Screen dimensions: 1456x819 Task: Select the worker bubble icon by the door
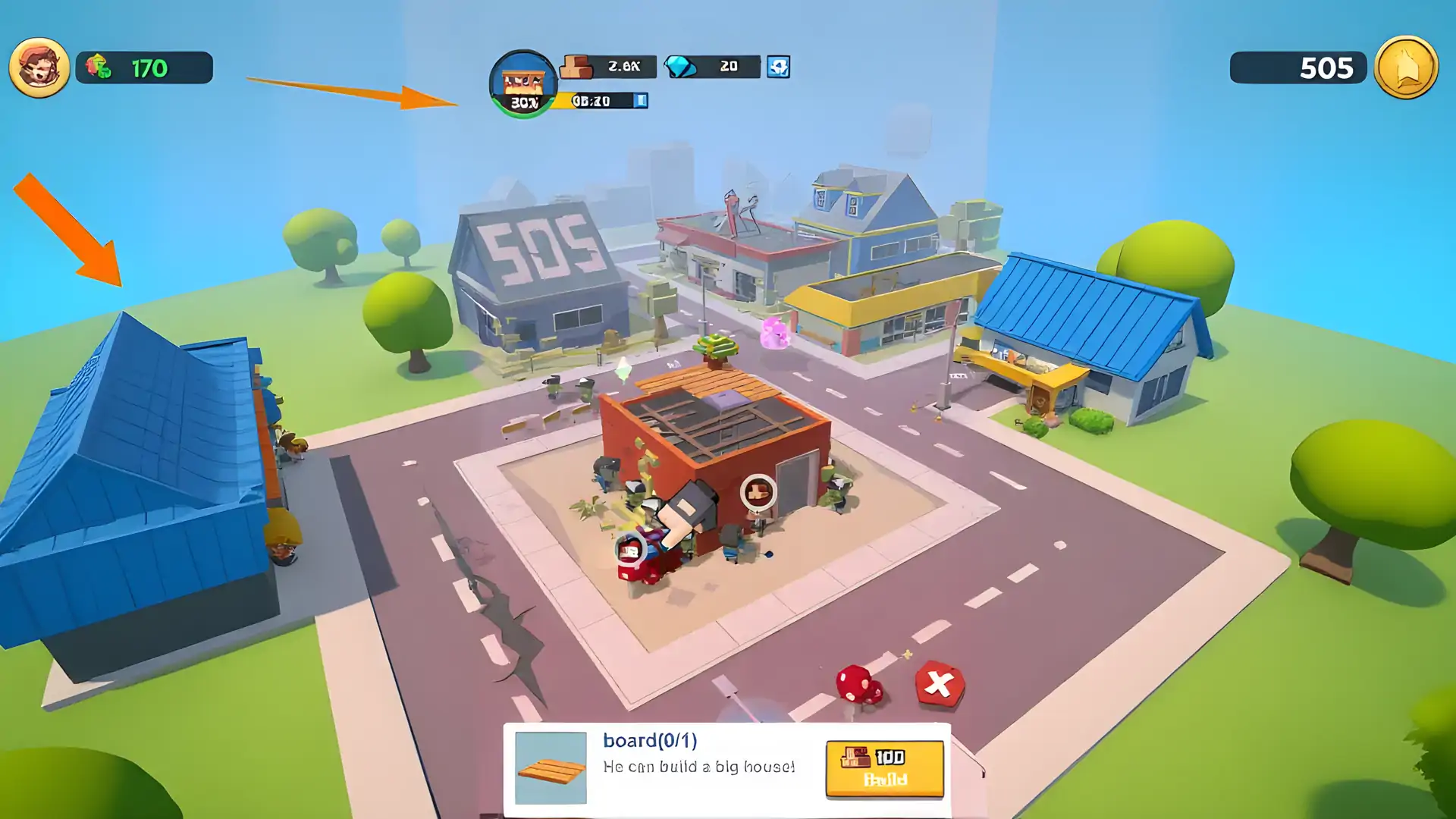[758, 492]
